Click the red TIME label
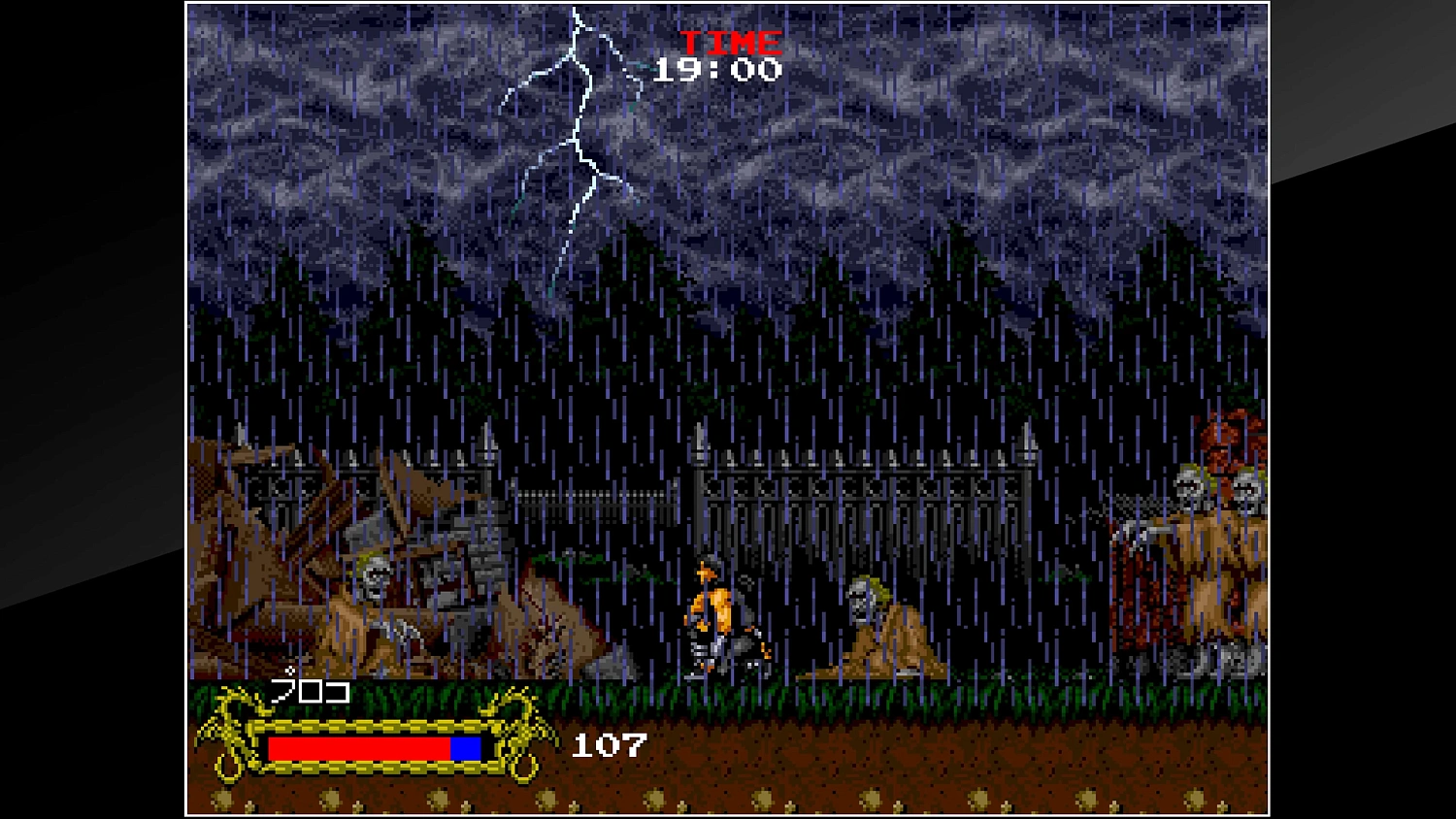Viewport: 1456px width, 819px height. pos(731,41)
